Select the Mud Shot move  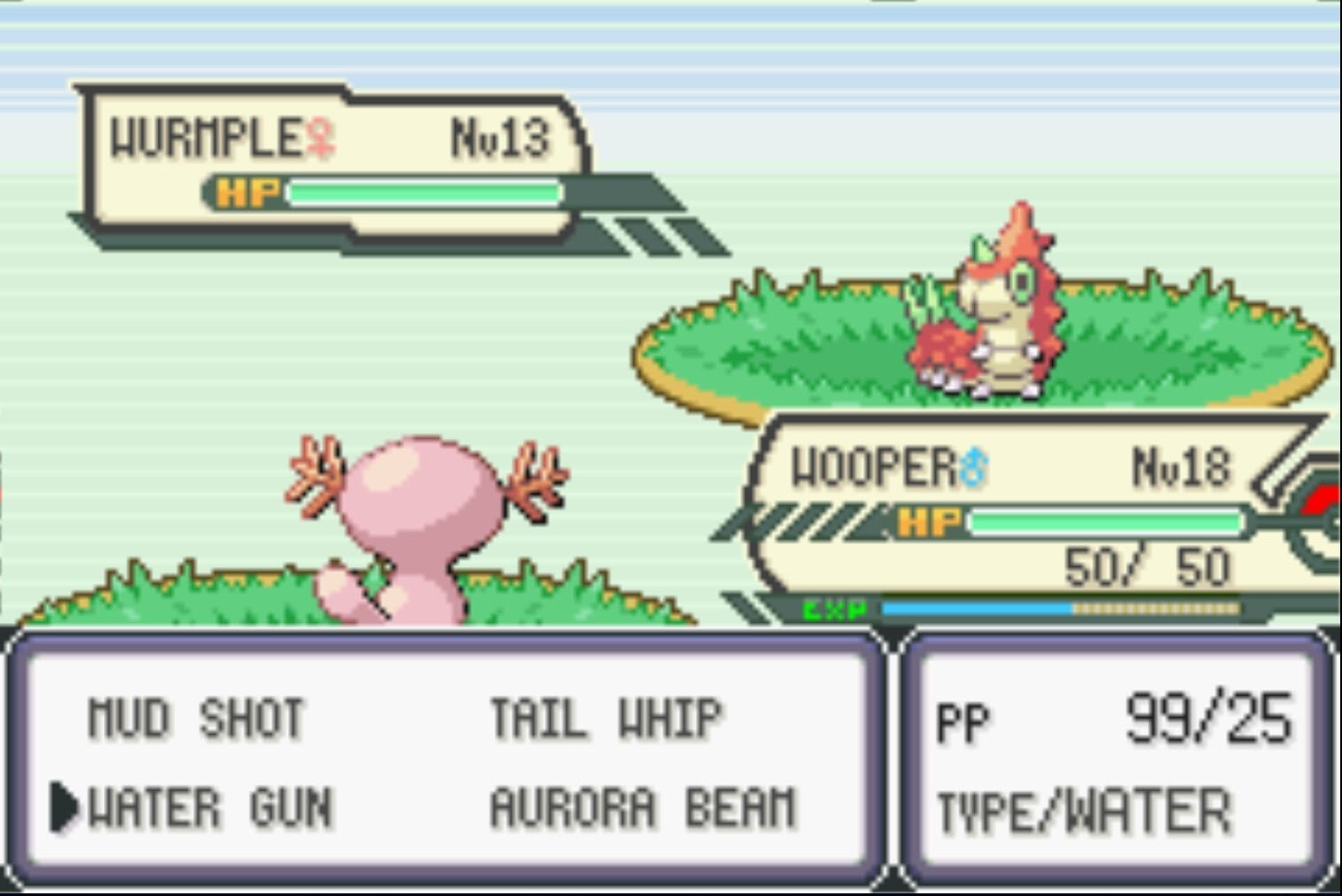(198, 716)
